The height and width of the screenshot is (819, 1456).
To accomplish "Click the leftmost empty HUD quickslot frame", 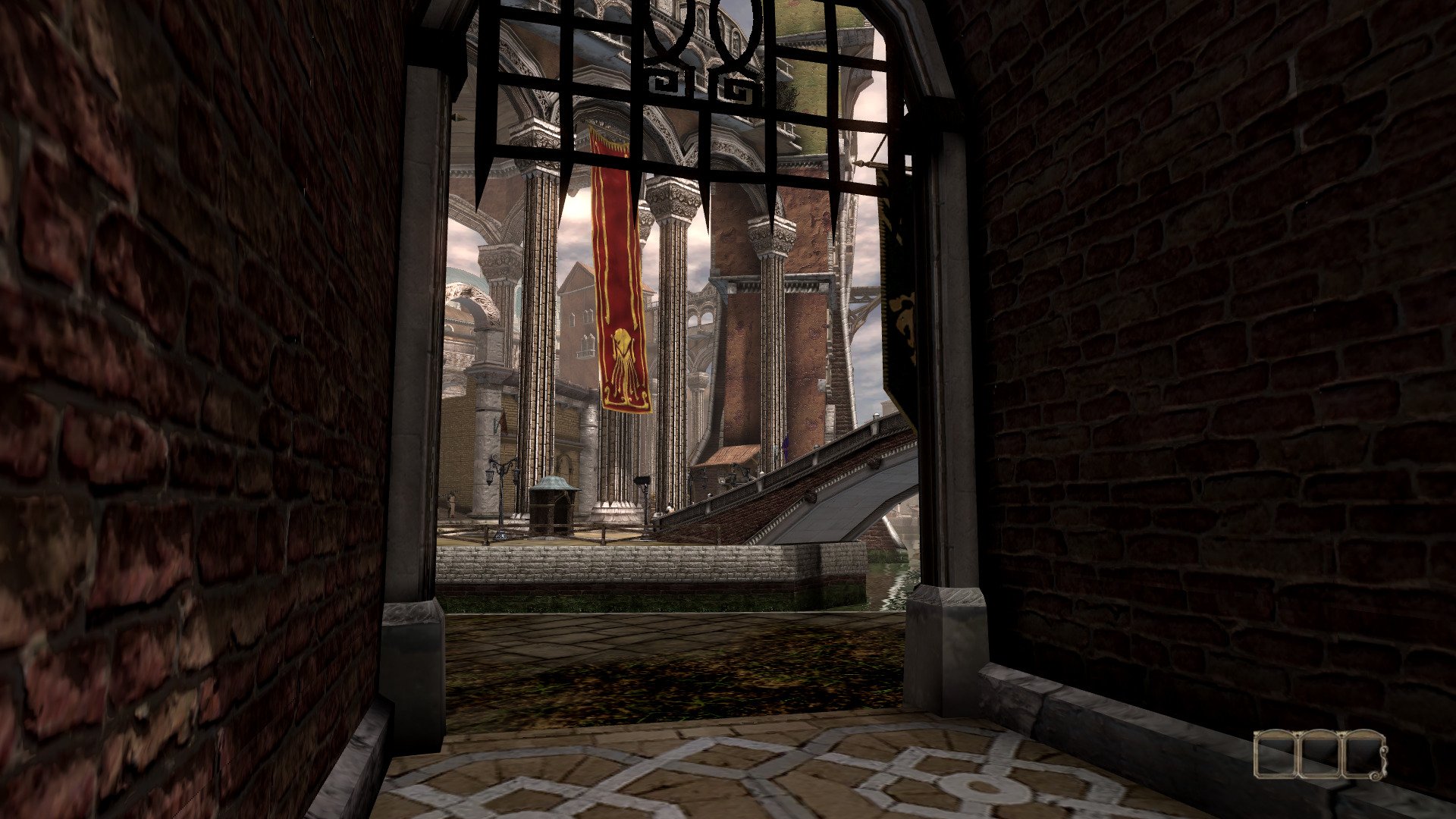I will pyautogui.click(x=1276, y=755).
